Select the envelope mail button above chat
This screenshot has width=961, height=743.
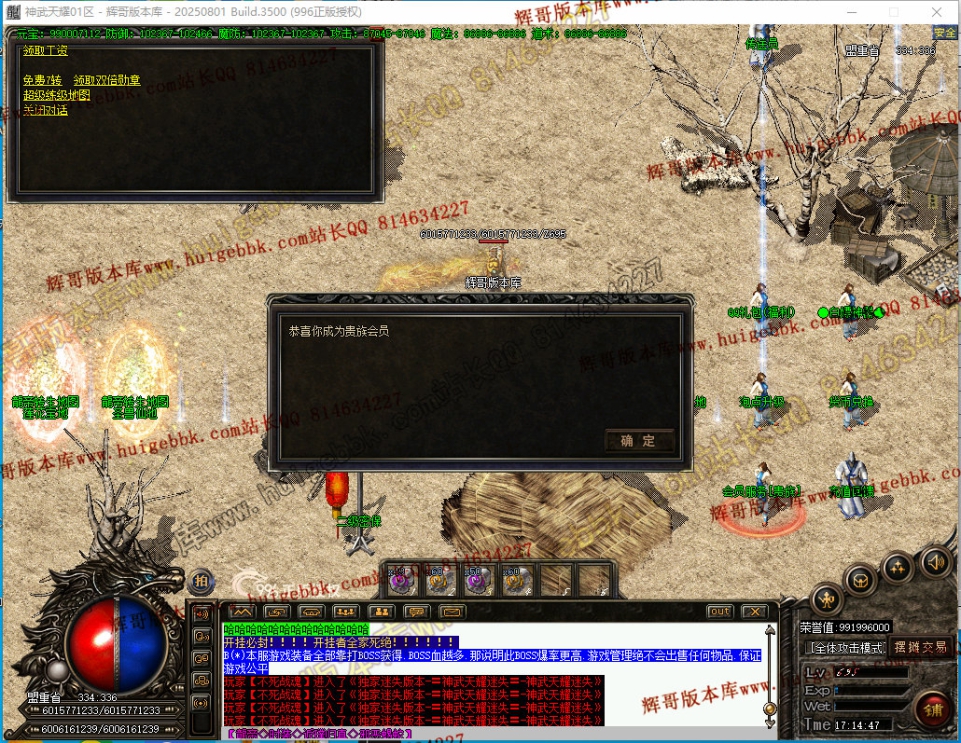click(451, 611)
